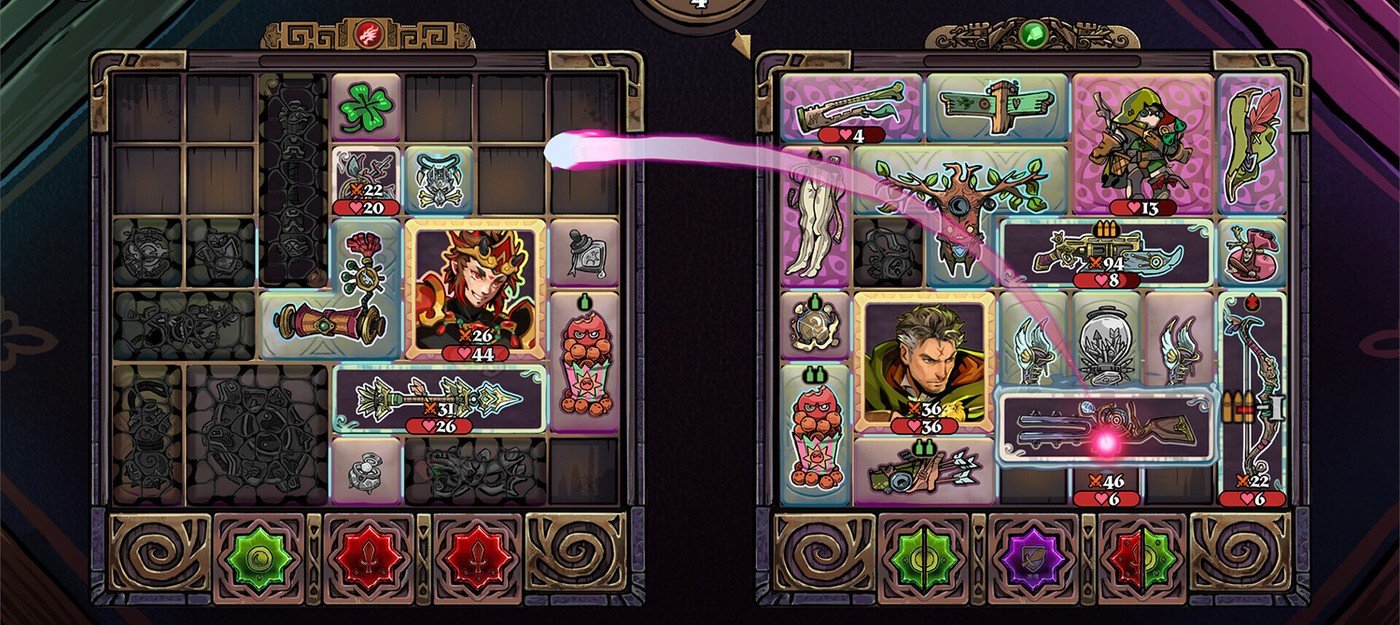Screen dimensions: 1400x625
Task: Click the turtle shell item
Action: [815, 324]
